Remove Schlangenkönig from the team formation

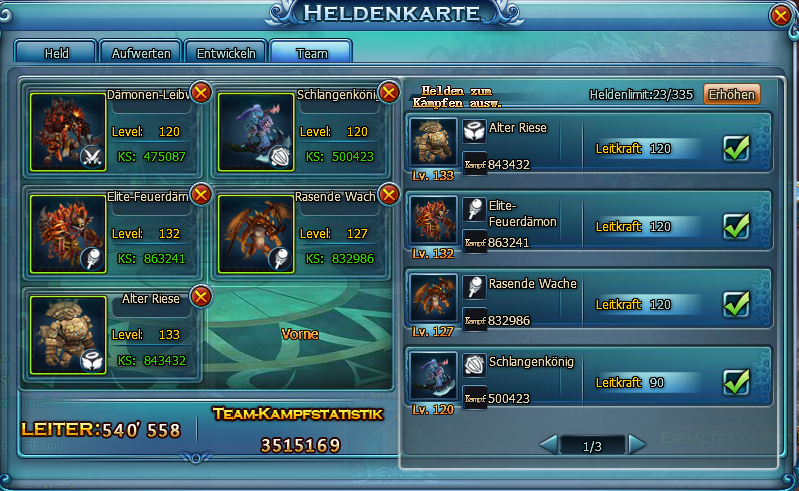389,93
